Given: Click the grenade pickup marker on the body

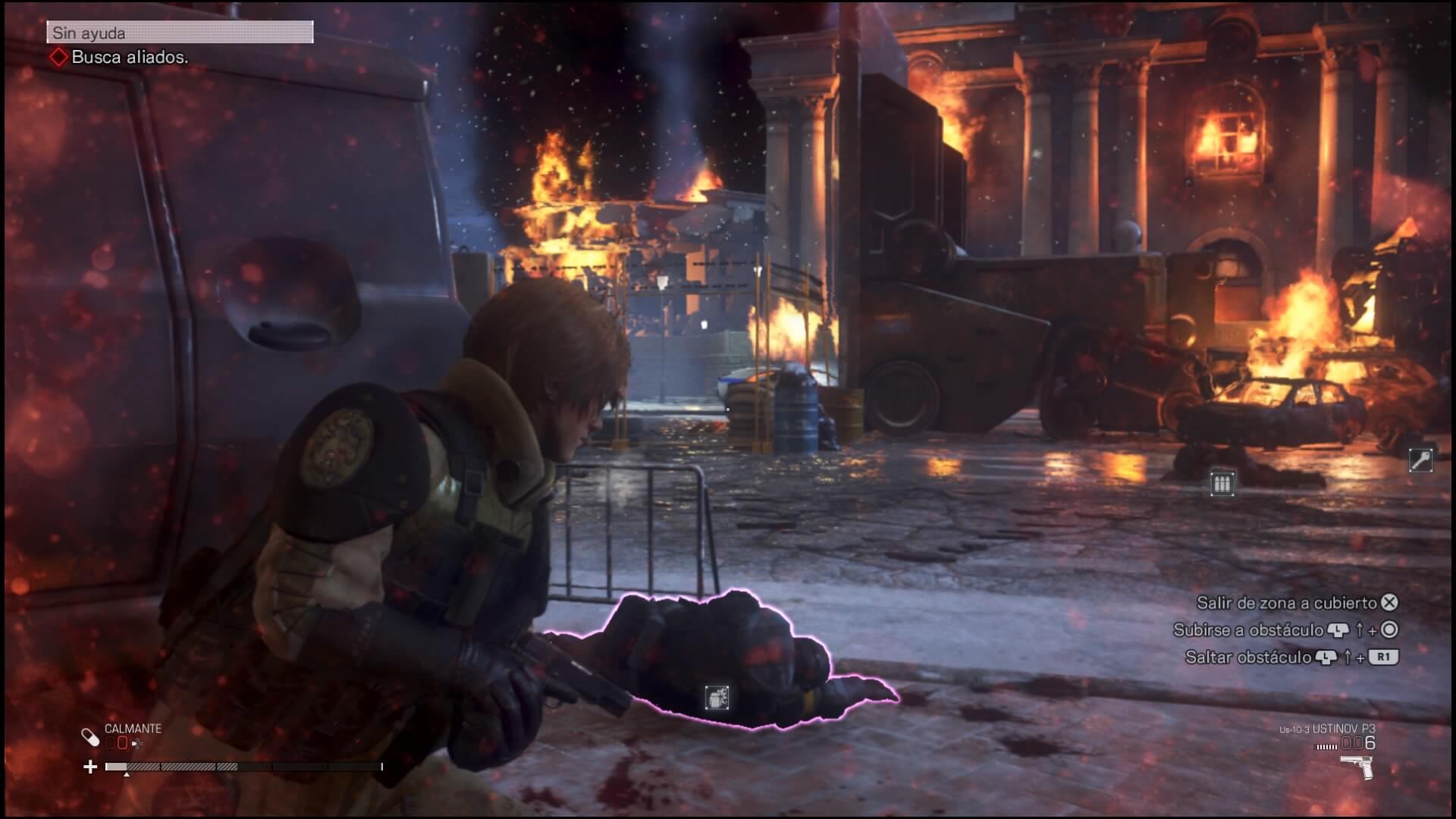Looking at the screenshot, I should tap(717, 697).
